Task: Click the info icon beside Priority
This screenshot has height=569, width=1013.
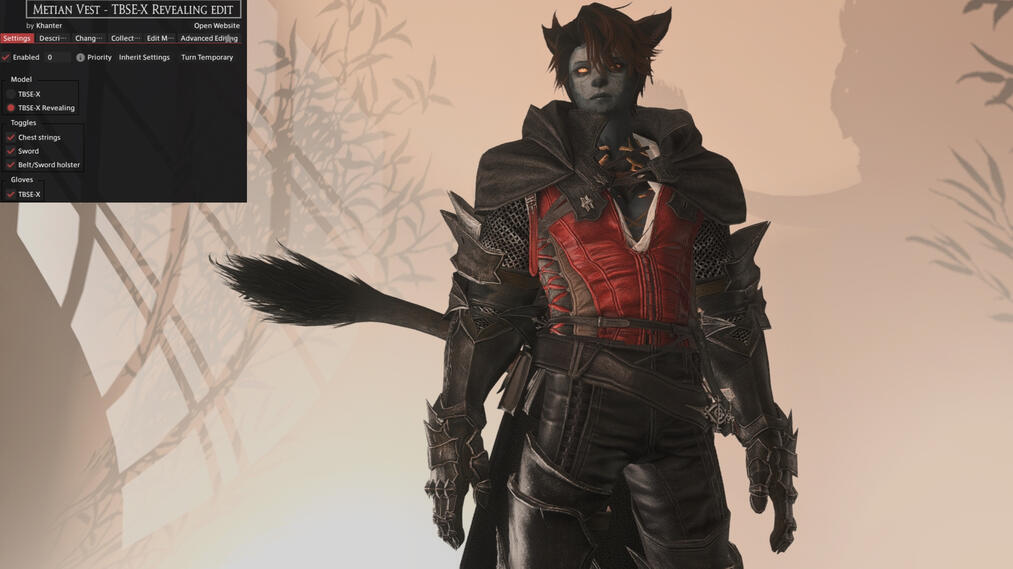Action: pyautogui.click(x=80, y=58)
